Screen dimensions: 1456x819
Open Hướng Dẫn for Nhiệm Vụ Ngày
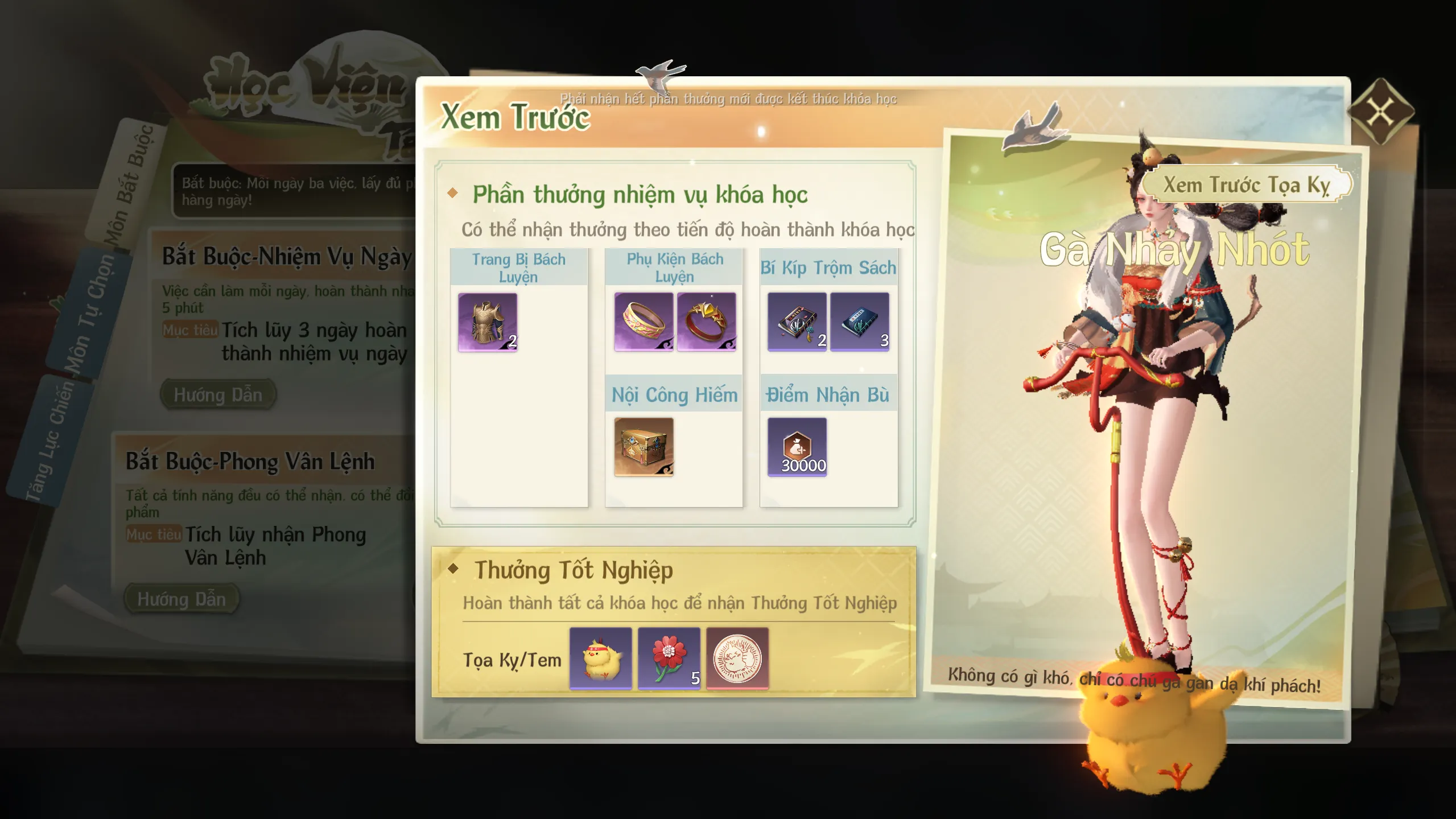pyautogui.click(x=218, y=394)
